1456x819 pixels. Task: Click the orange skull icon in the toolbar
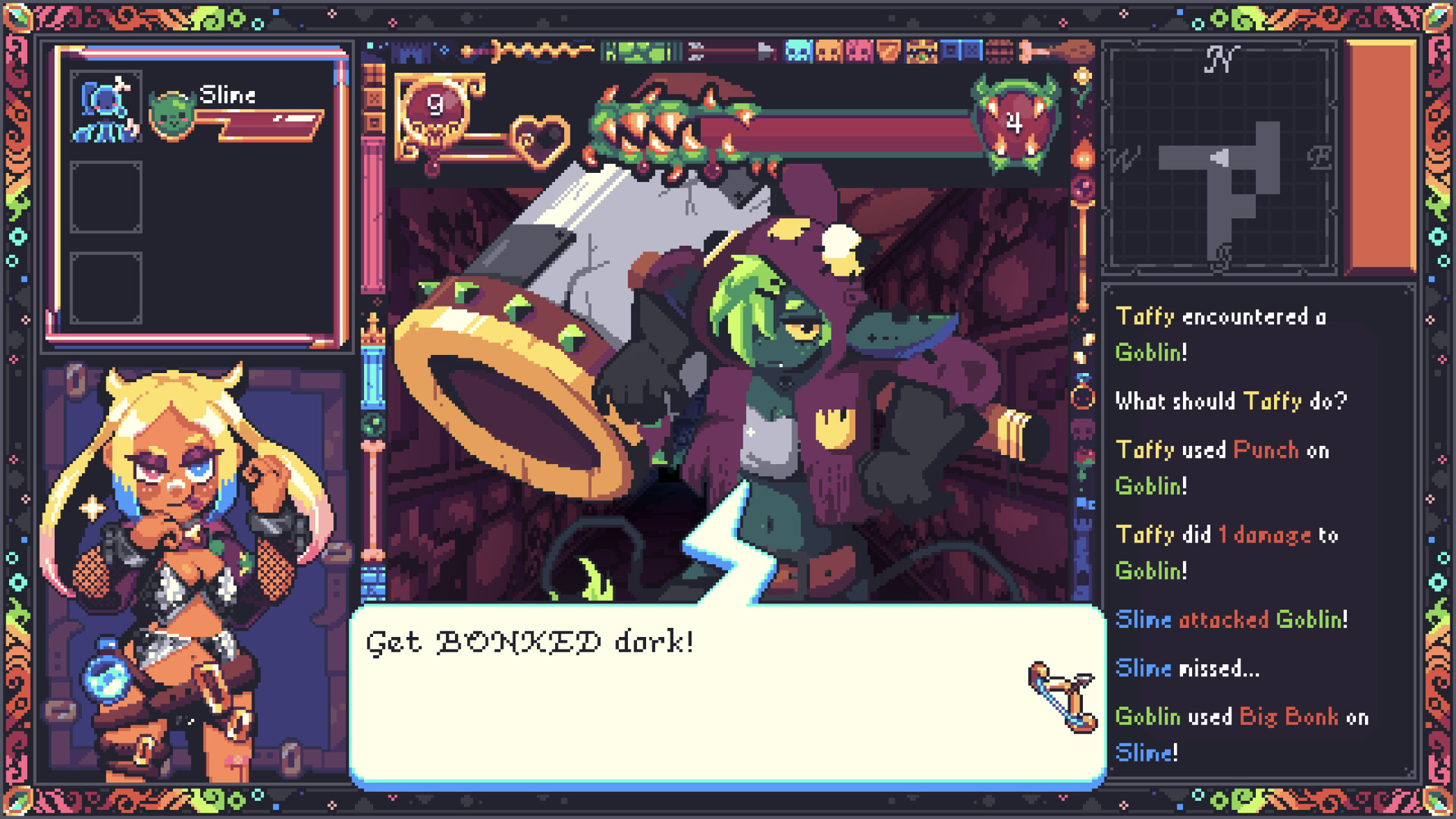tap(828, 50)
